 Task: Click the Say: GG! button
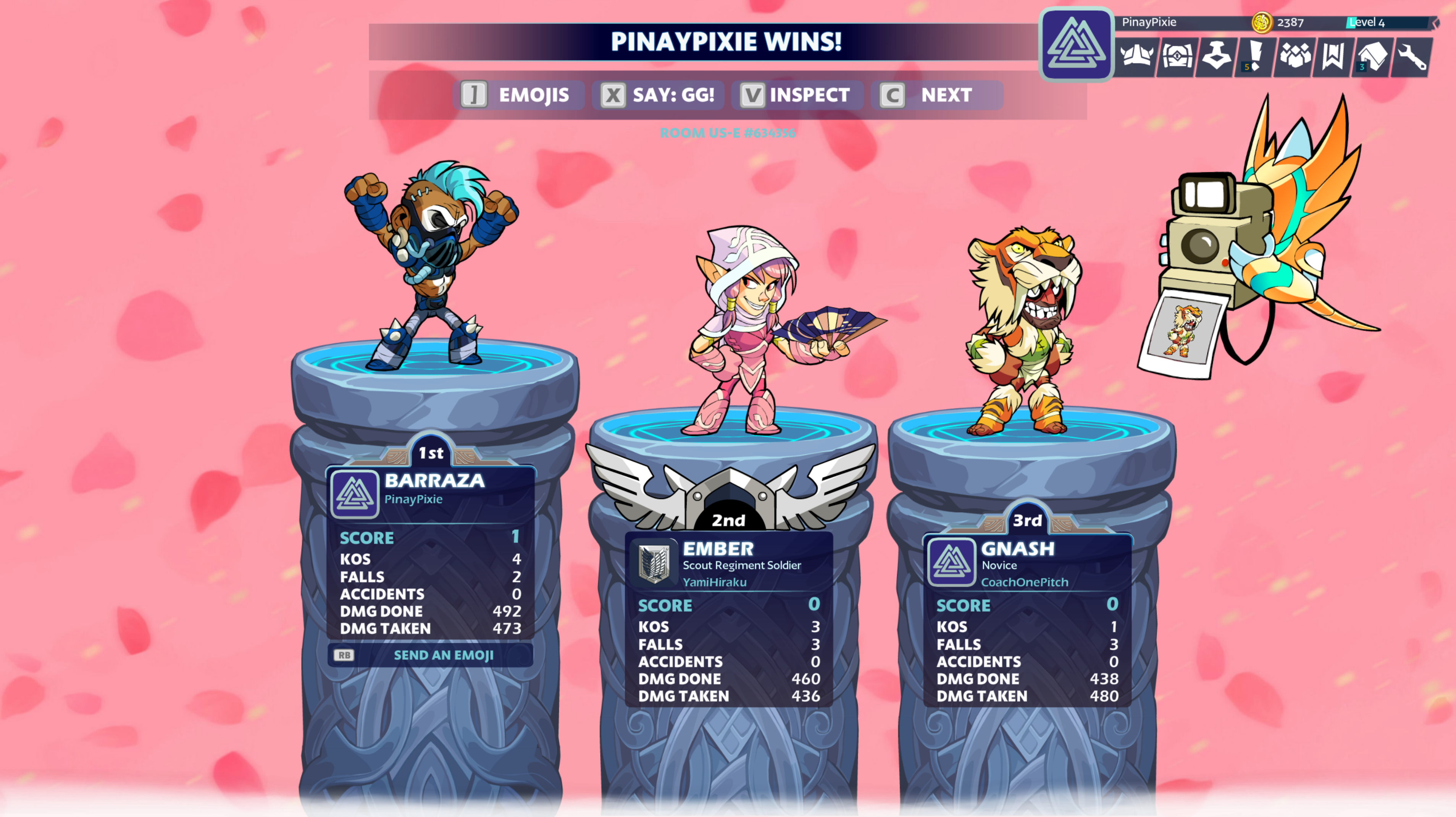658,95
